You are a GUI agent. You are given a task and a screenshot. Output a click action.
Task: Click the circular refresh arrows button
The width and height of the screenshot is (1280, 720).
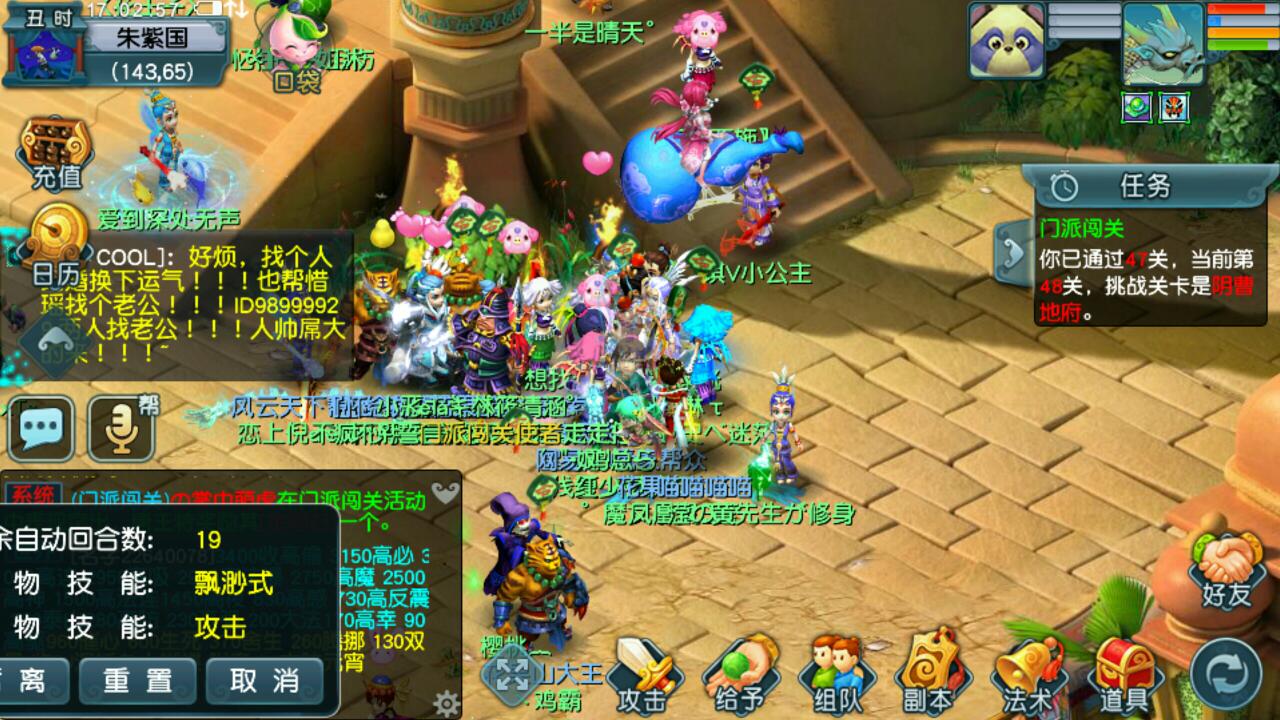(x=1227, y=672)
